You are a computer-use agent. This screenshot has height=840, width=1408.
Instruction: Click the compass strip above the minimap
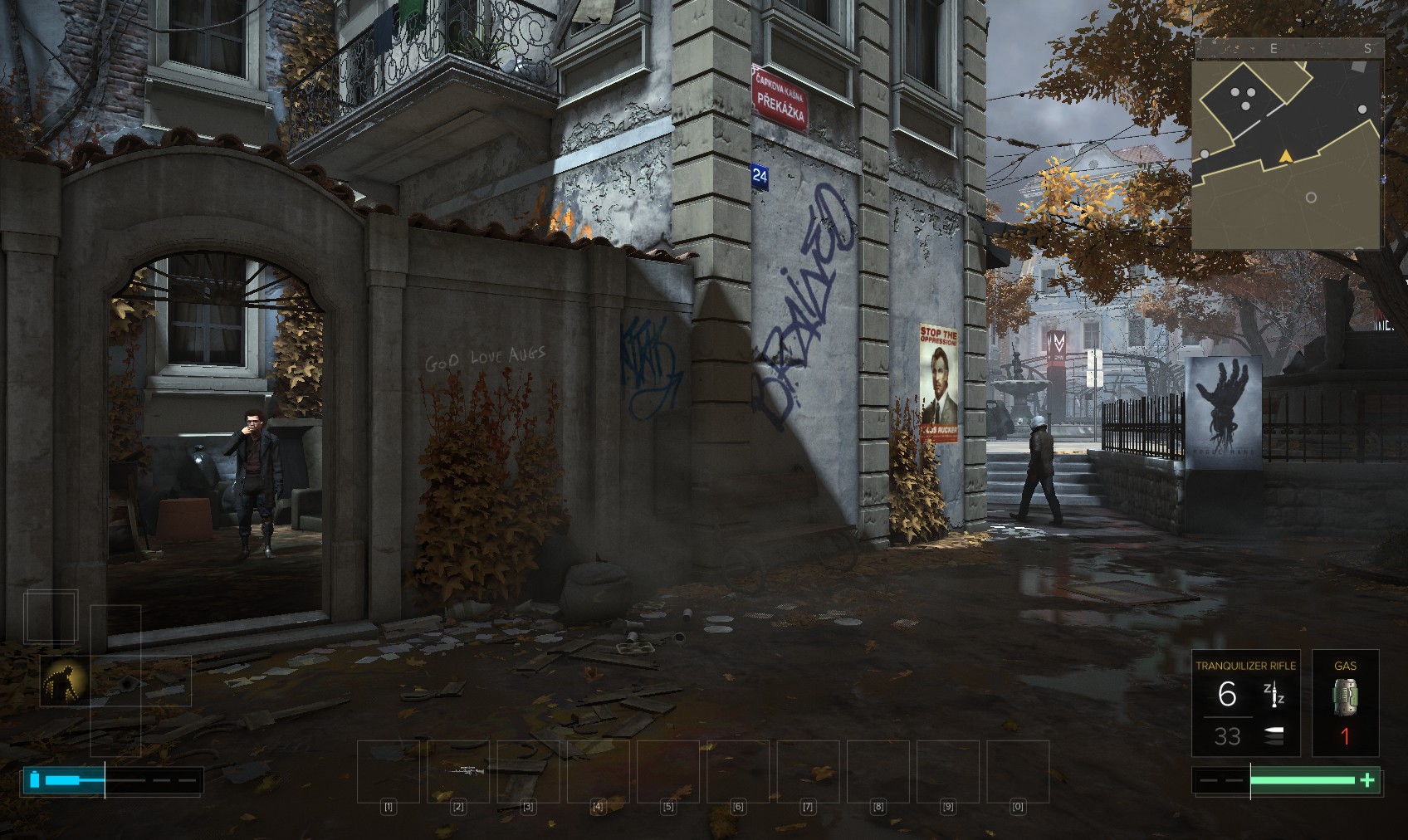1288,48
